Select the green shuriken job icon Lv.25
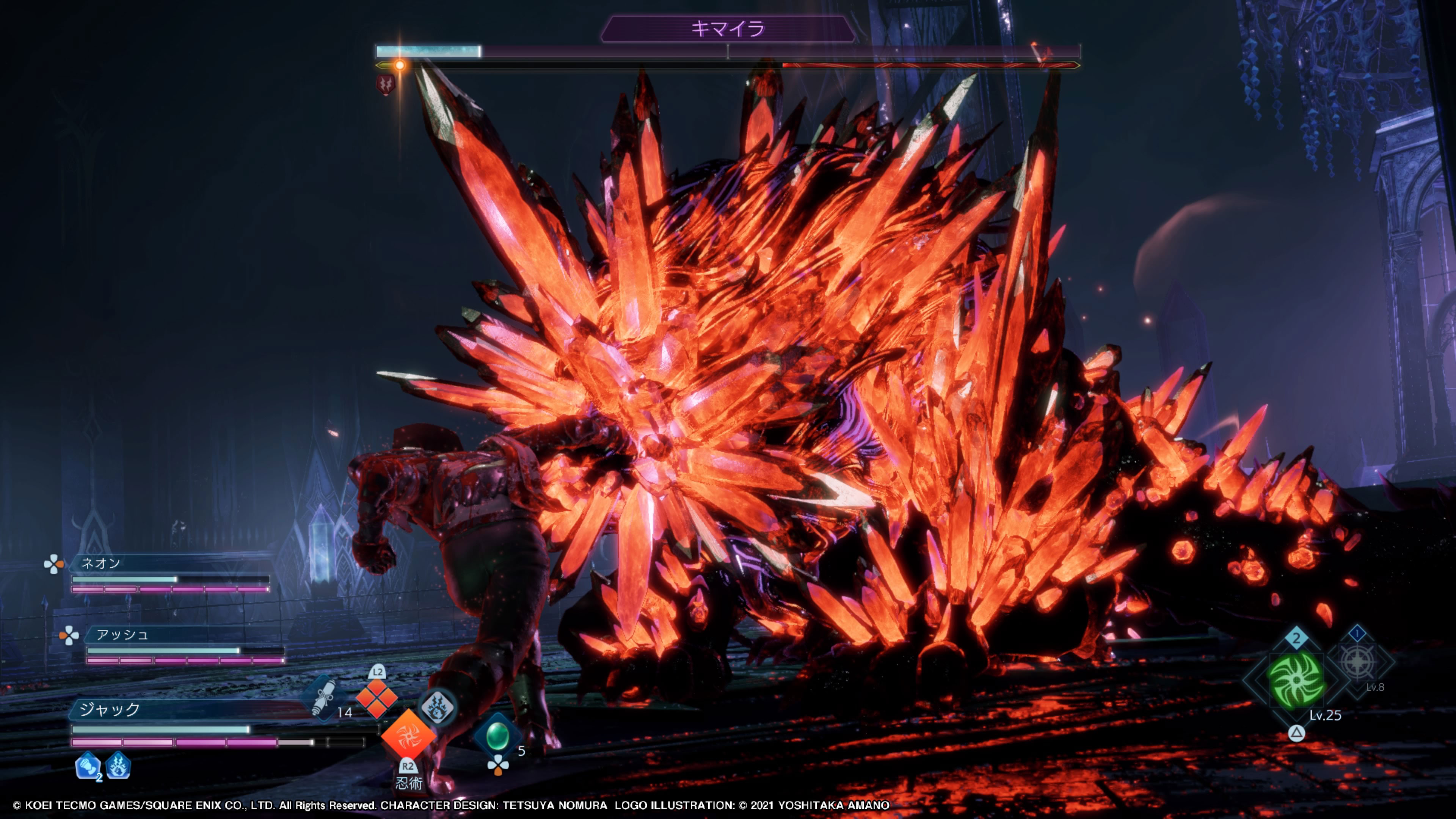This screenshot has width=1456, height=819. pos(1296,681)
